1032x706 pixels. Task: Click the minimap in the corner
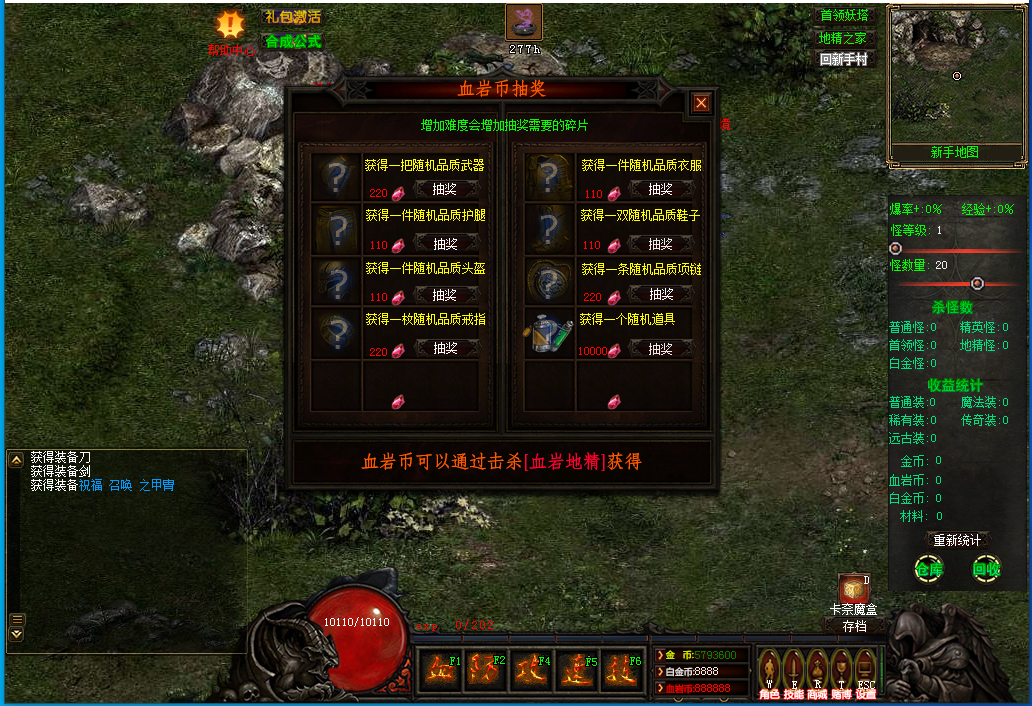point(956,76)
